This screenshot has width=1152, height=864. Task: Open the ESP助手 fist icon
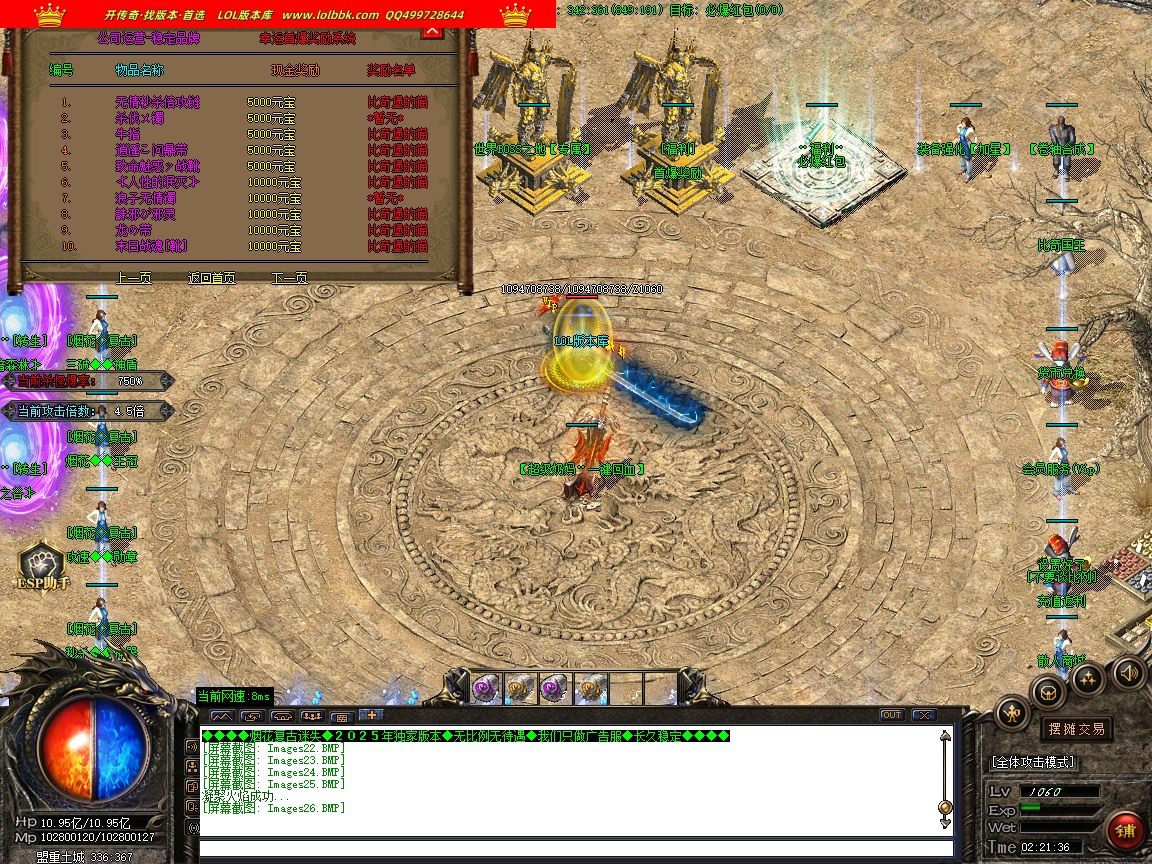(x=41, y=563)
